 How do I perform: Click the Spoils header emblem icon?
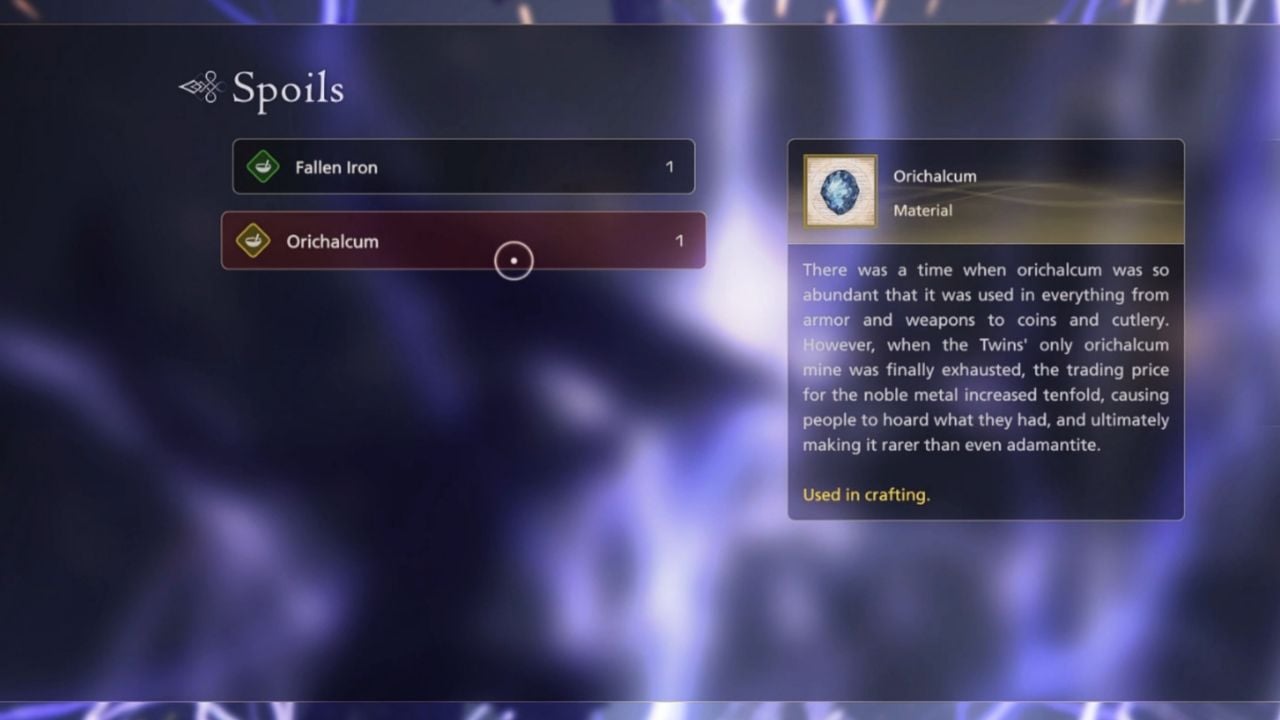click(x=200, y=87)
